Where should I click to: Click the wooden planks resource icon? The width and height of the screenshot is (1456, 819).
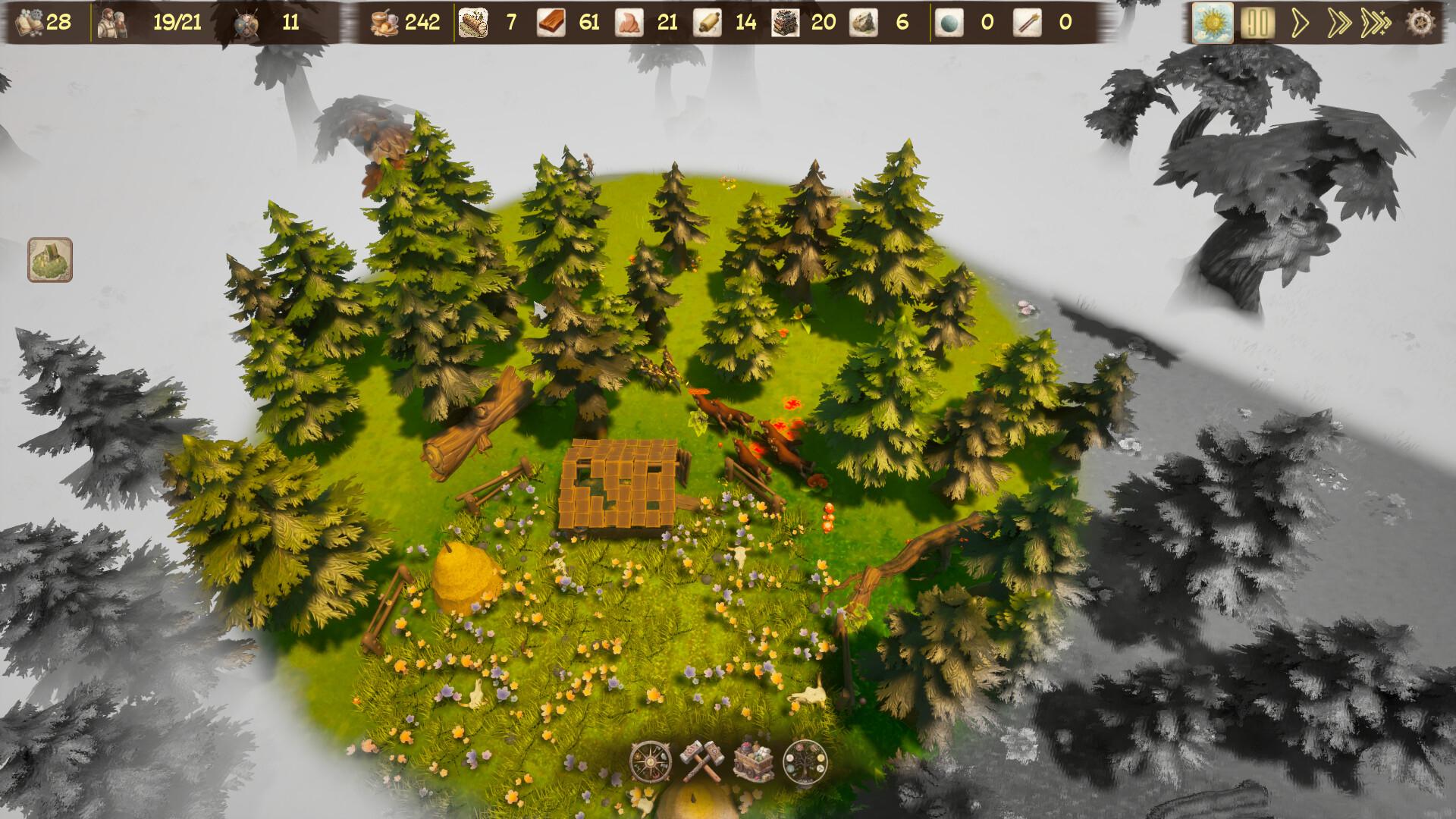click(x=551, y=23)
